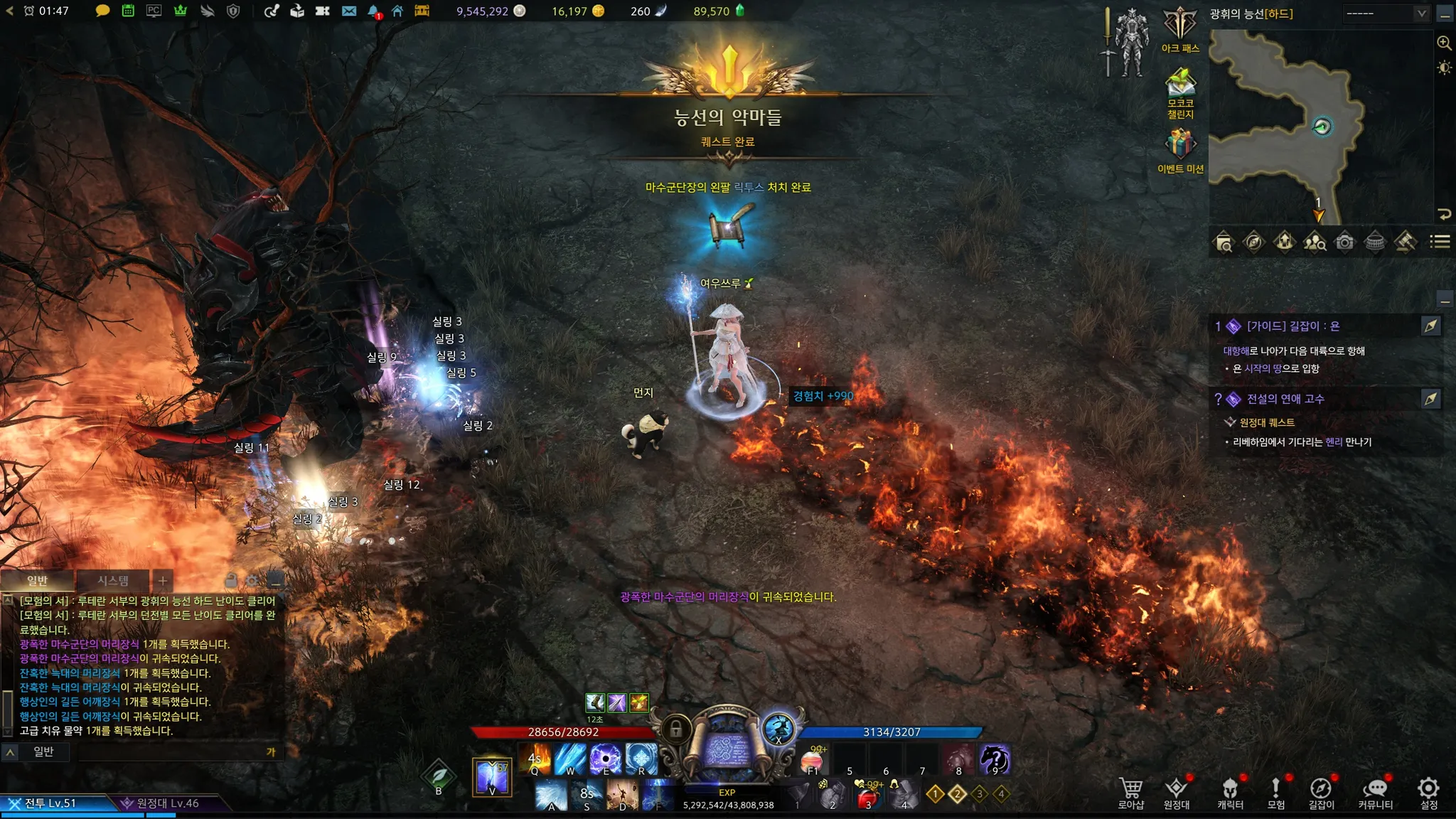
Task: Open the 모코코 챌린지 icon
Action: click(1180, 89)
